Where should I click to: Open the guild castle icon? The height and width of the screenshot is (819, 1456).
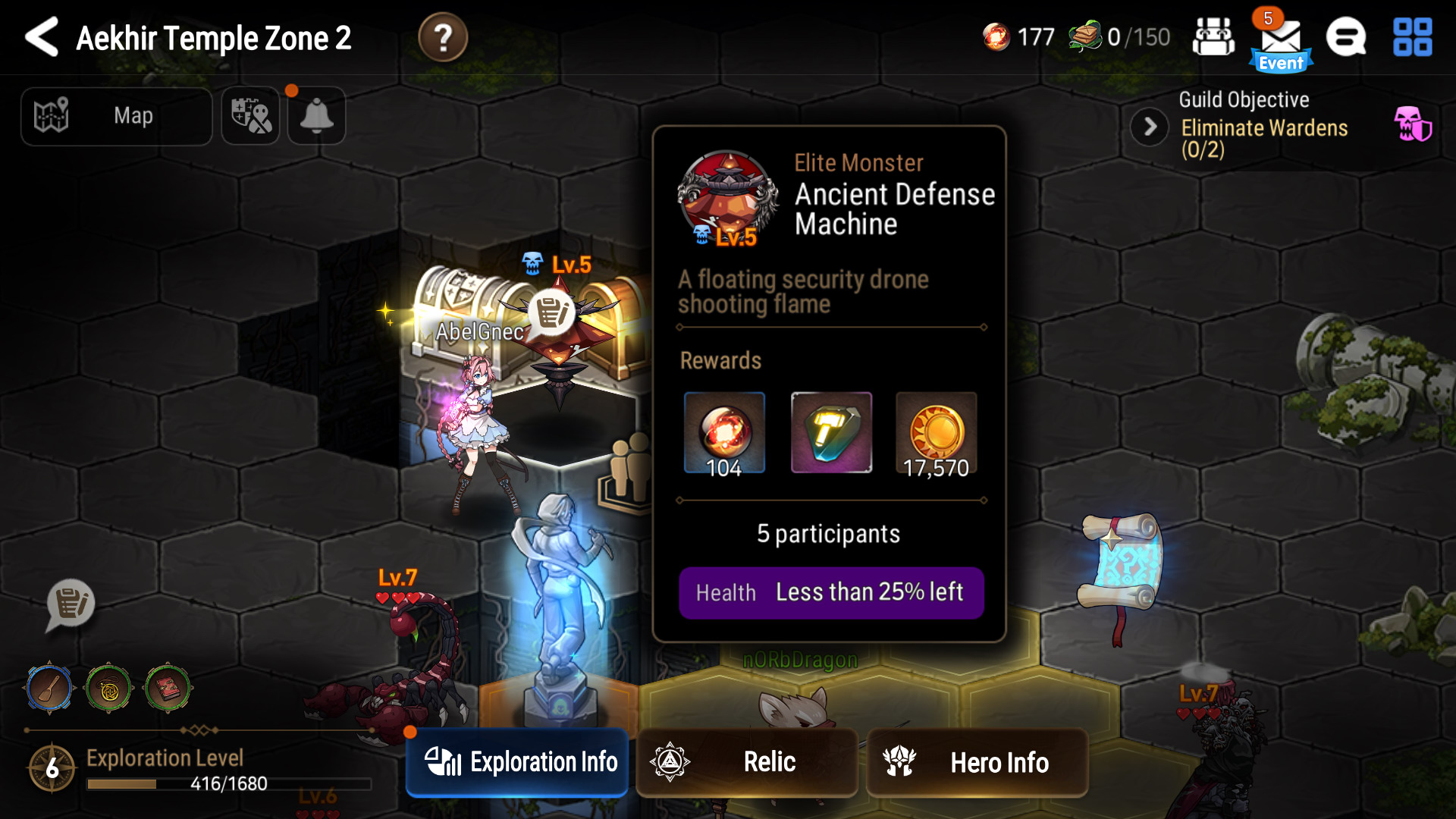(x=1213, y=37)
